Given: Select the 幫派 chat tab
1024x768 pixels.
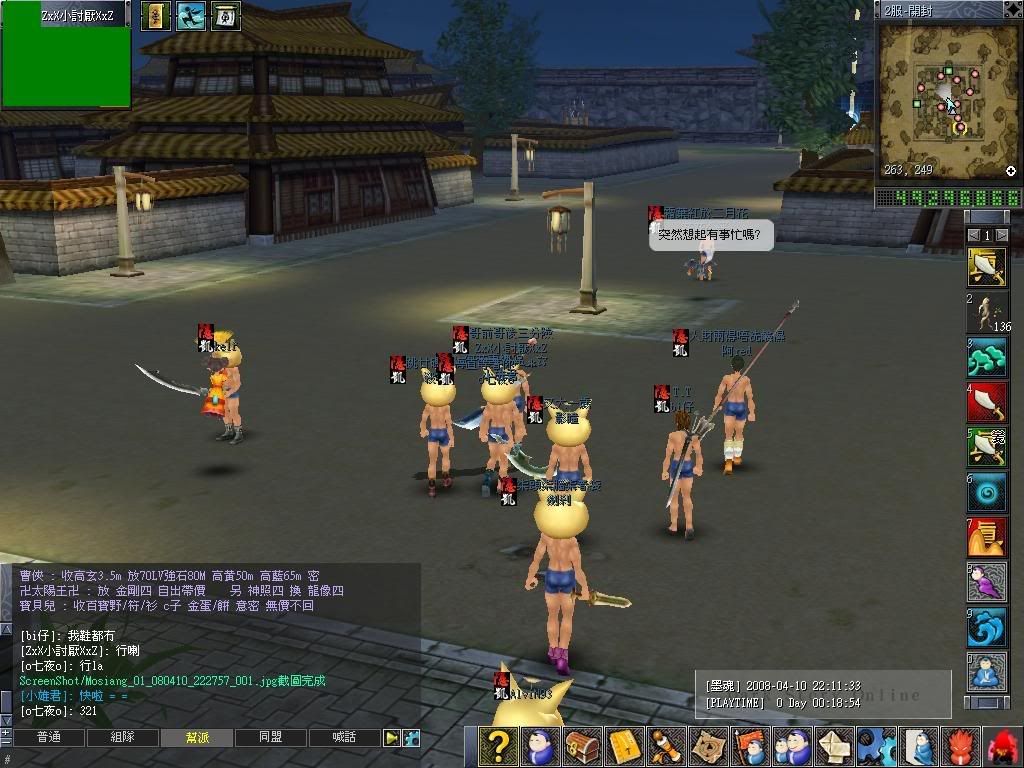Looking at the screenshot, I should pyautogui.click(x=197, y=738).
